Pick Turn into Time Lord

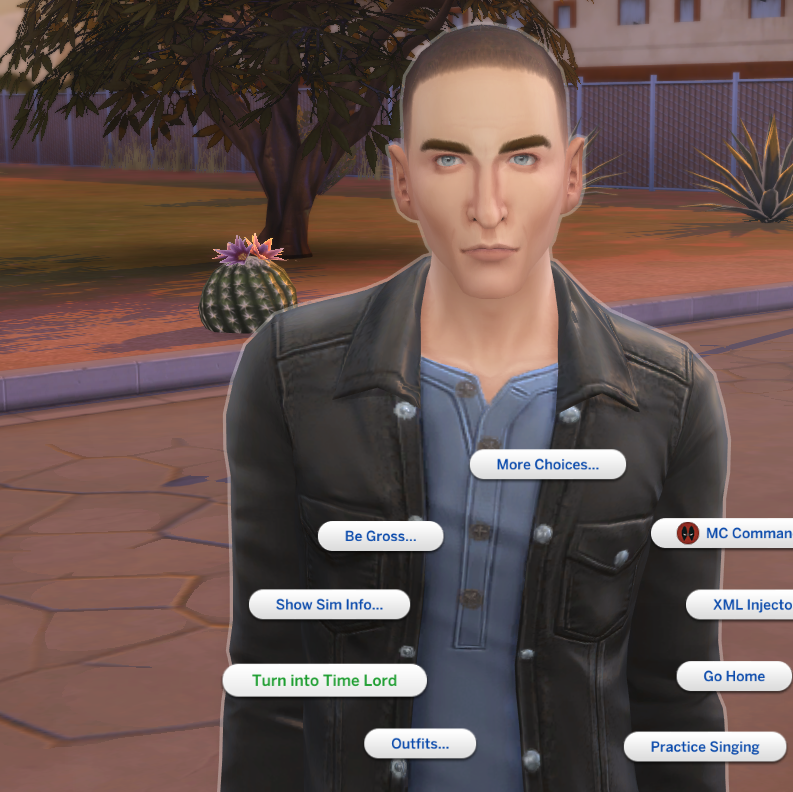tap(324, 680)
